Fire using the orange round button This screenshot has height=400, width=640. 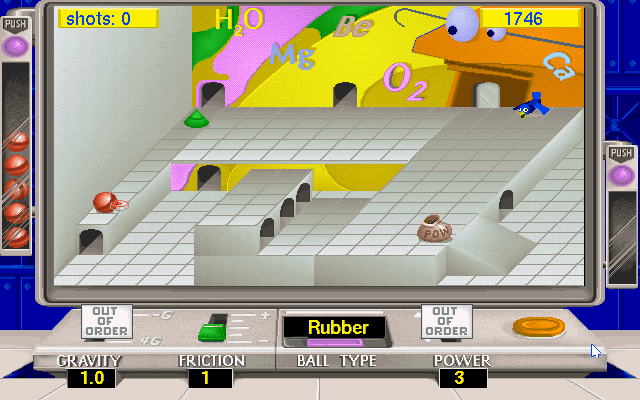pyautogui.click(x=539, y=326)
